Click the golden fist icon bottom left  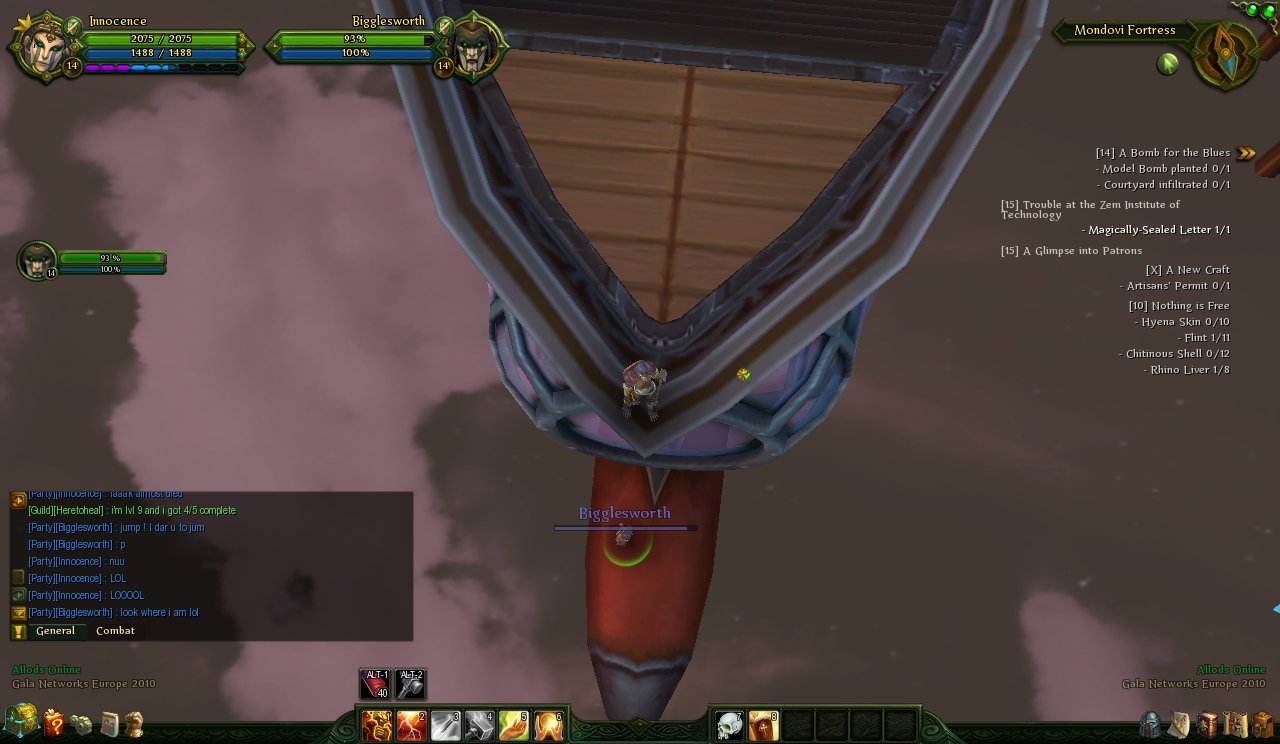click(x=135, y=722)
